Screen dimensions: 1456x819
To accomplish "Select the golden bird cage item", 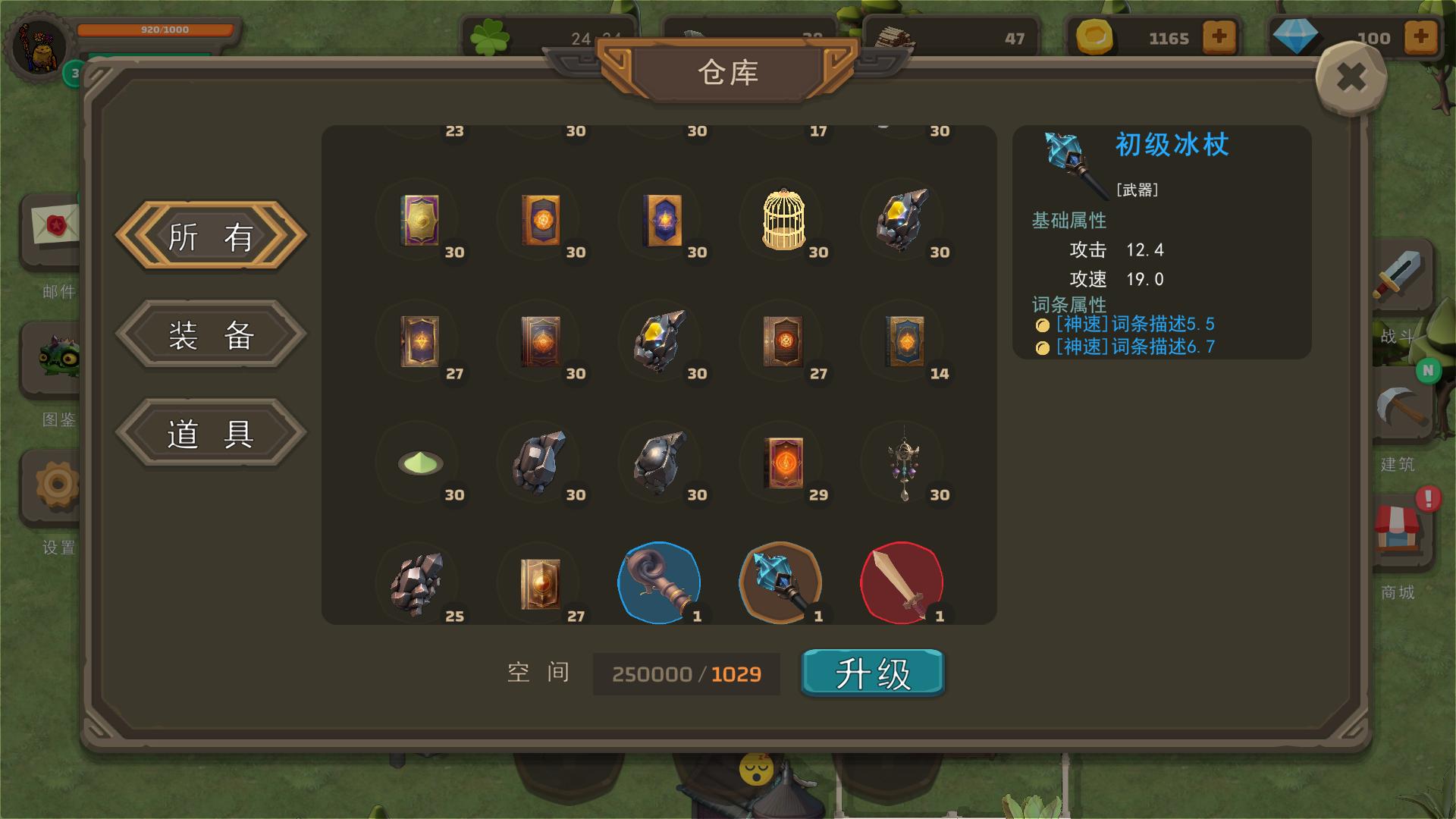I will tap(782, 221).
